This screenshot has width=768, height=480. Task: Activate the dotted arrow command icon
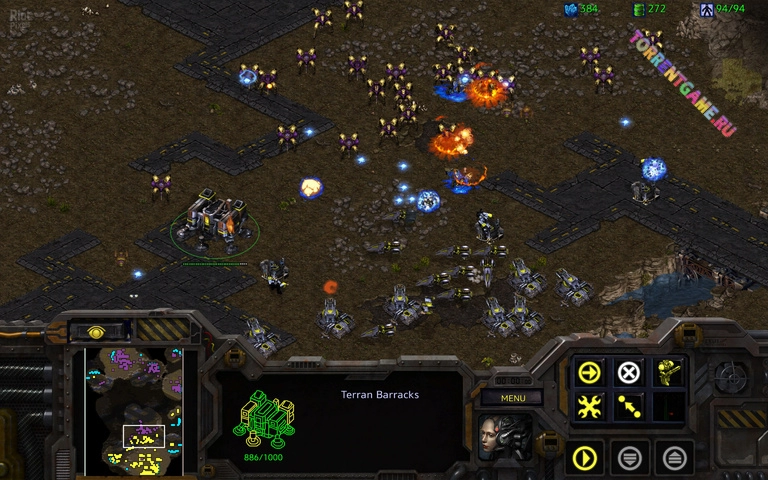coord(628,407)
